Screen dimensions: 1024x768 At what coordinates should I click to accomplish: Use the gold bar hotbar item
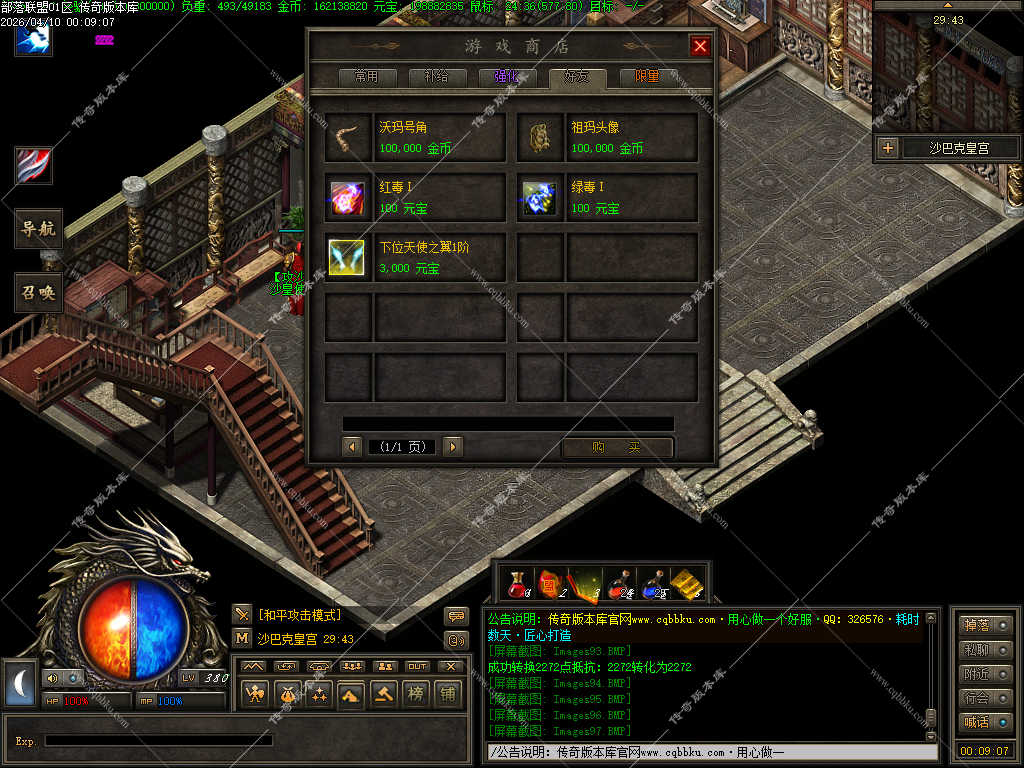[687, 582]
